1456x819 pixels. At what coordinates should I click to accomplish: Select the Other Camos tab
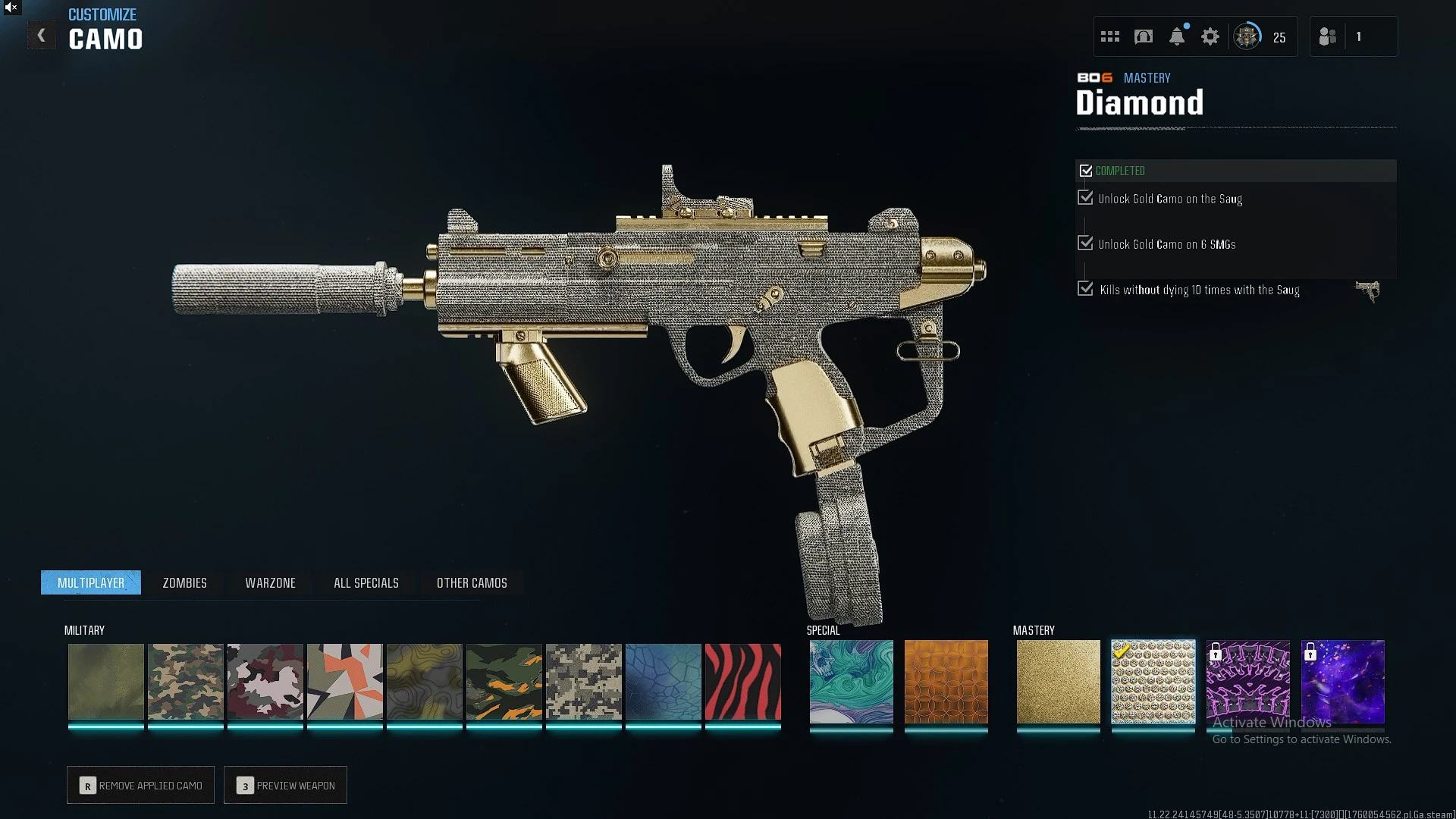(x=472, y=583)
